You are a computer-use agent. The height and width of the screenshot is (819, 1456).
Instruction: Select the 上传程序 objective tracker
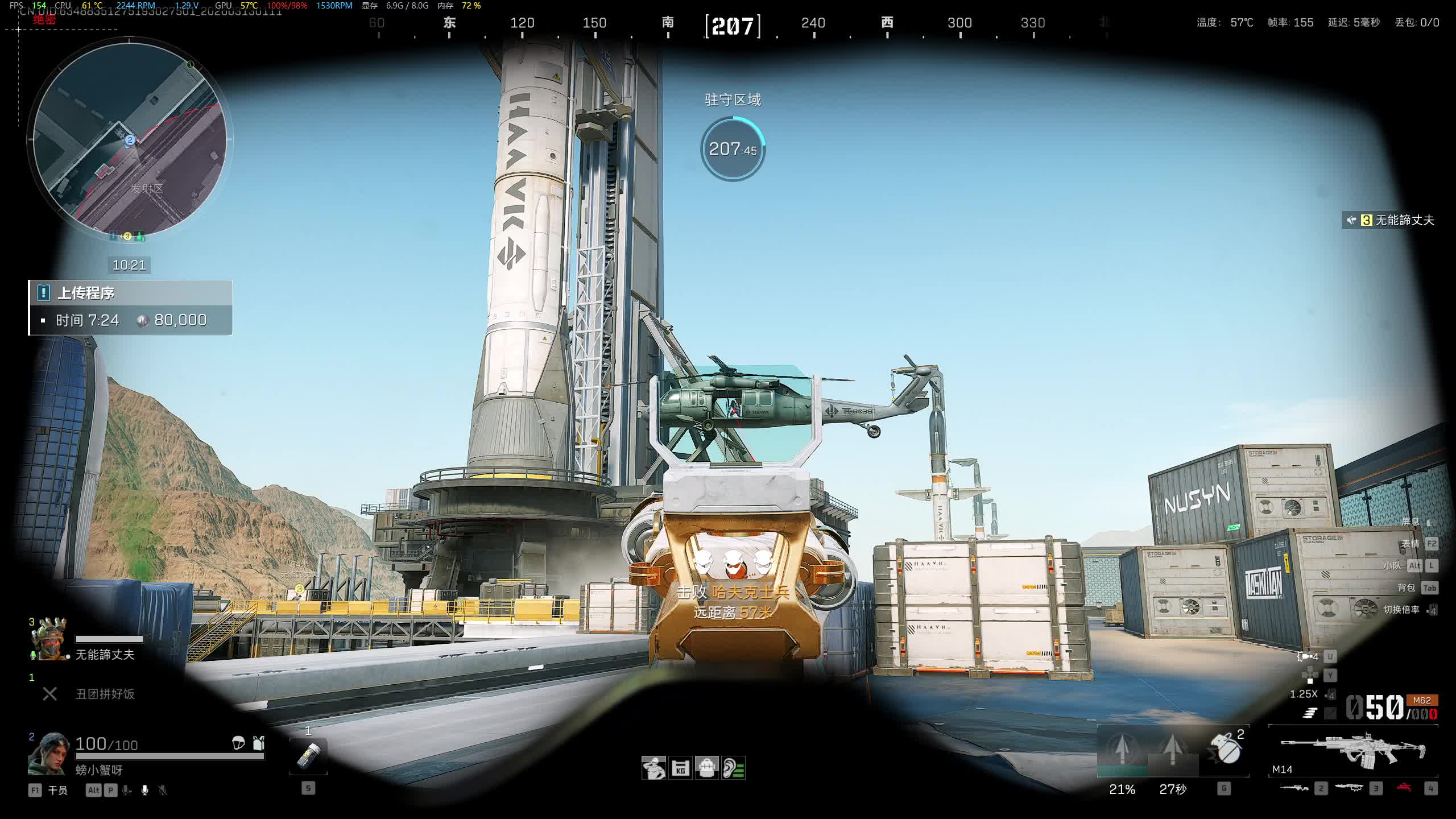130,307
